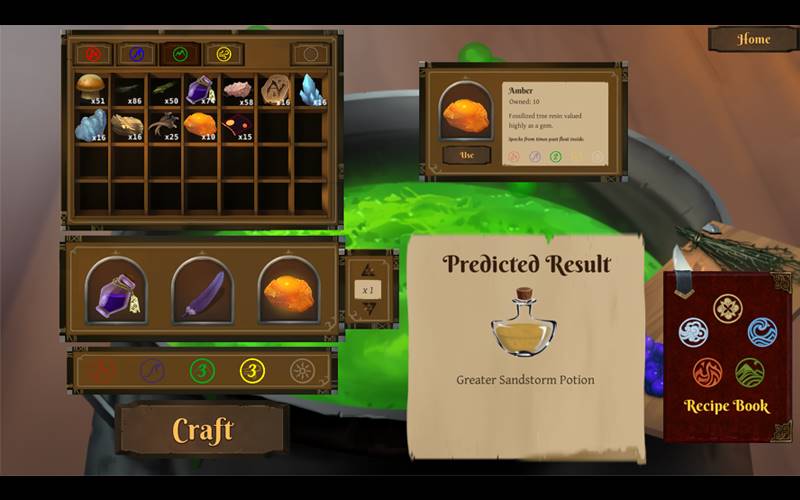
Task: Remove the purple potion from crafting slot
Action: [x=116, y=290]
